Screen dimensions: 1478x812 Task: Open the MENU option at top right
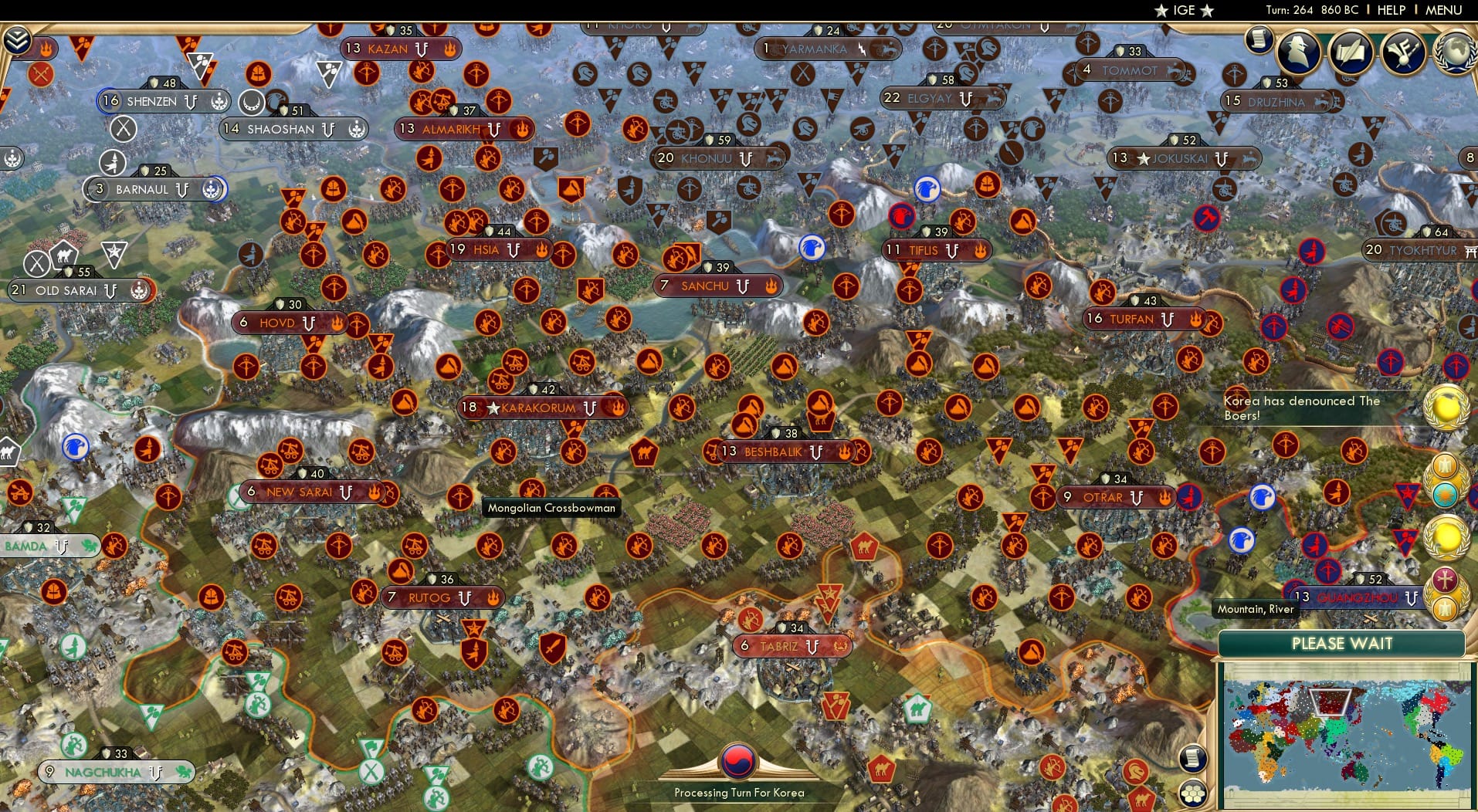[x=1446, y=10]
